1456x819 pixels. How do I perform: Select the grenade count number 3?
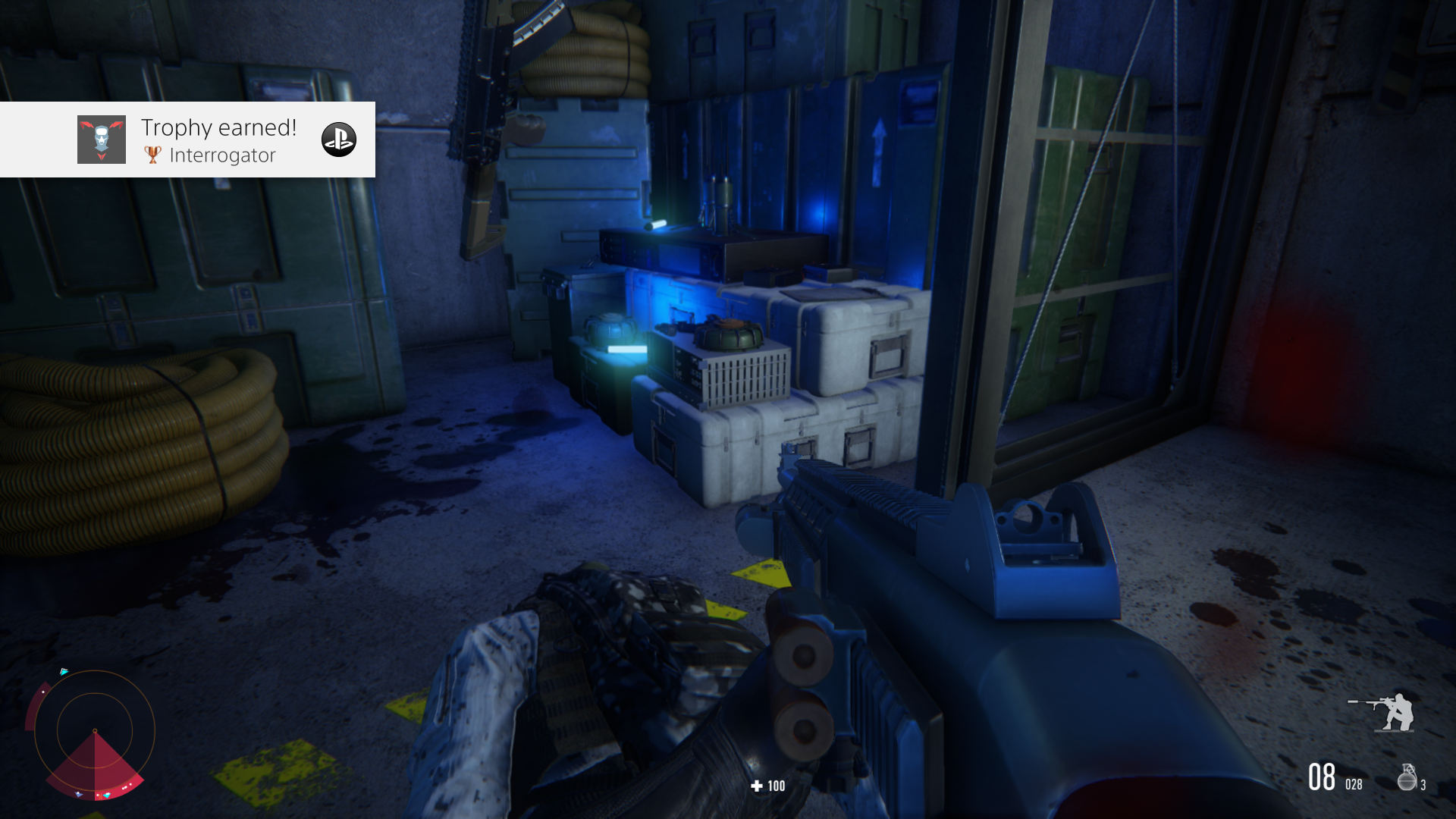(x=1423, y=783)
